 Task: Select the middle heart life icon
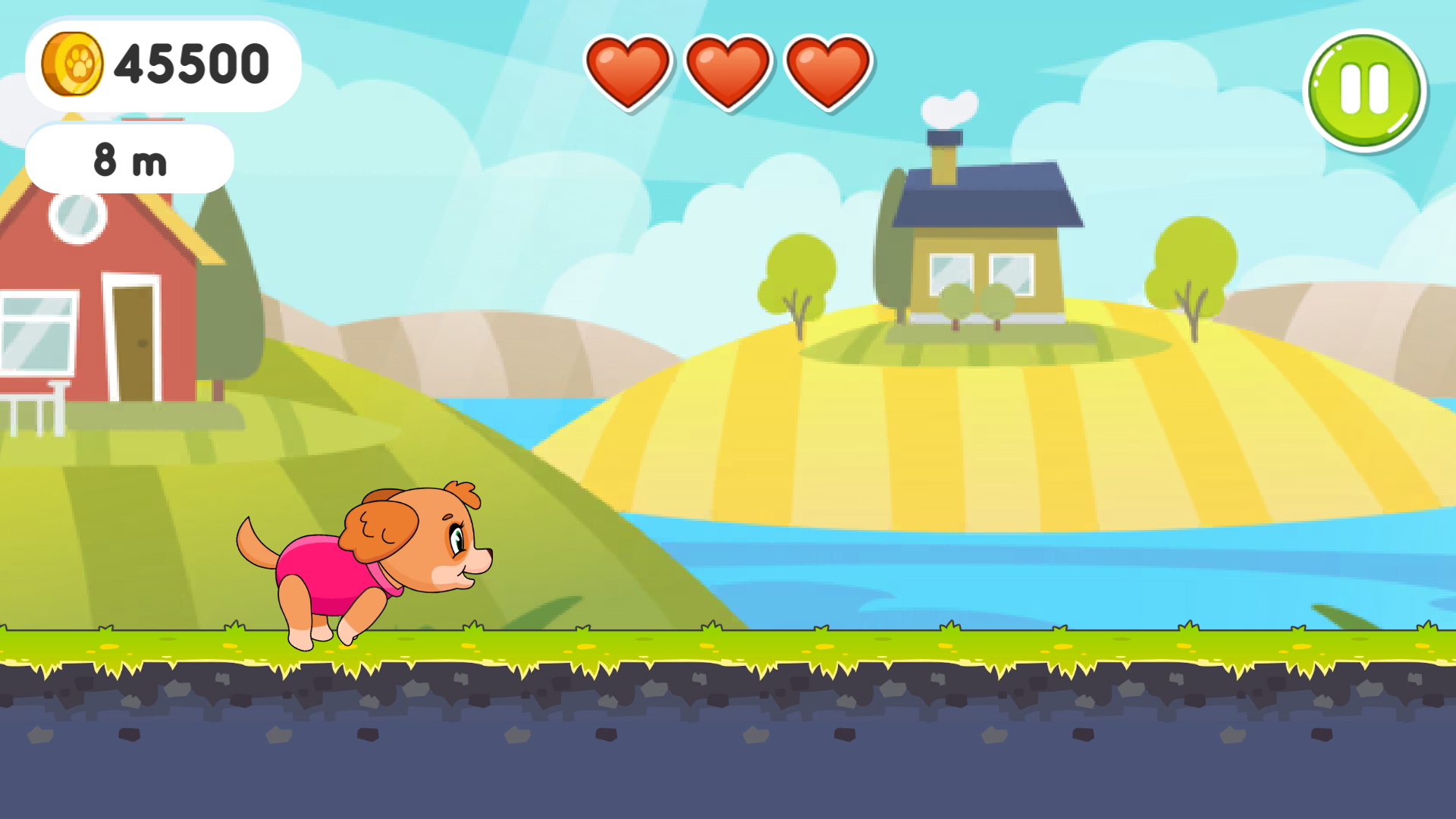pyautogui.click(x=729, y=72)
